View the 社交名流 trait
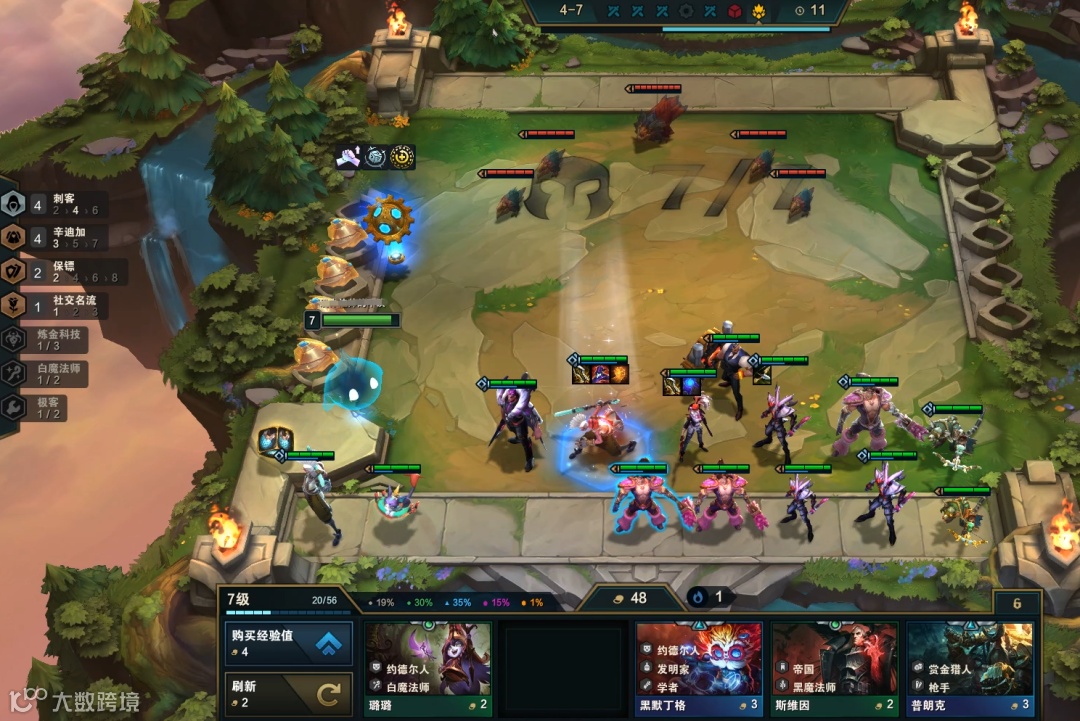The width and height of the screenshot is (1080, 721). click(48, 304)
